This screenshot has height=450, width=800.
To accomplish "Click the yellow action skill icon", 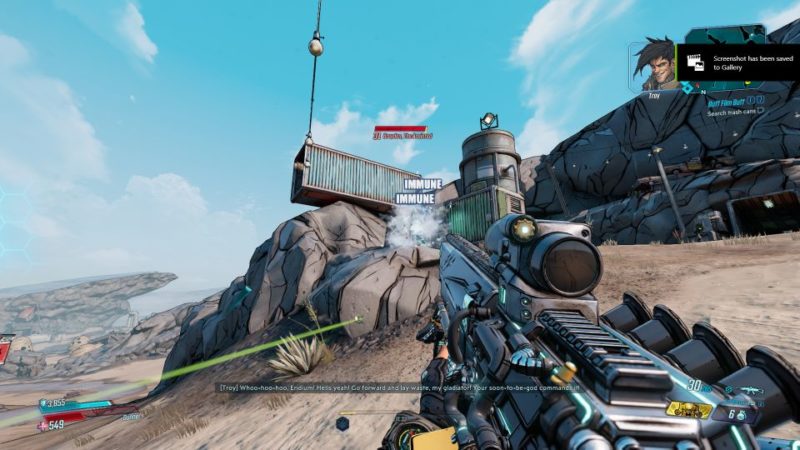I will [x=690, y=409].
